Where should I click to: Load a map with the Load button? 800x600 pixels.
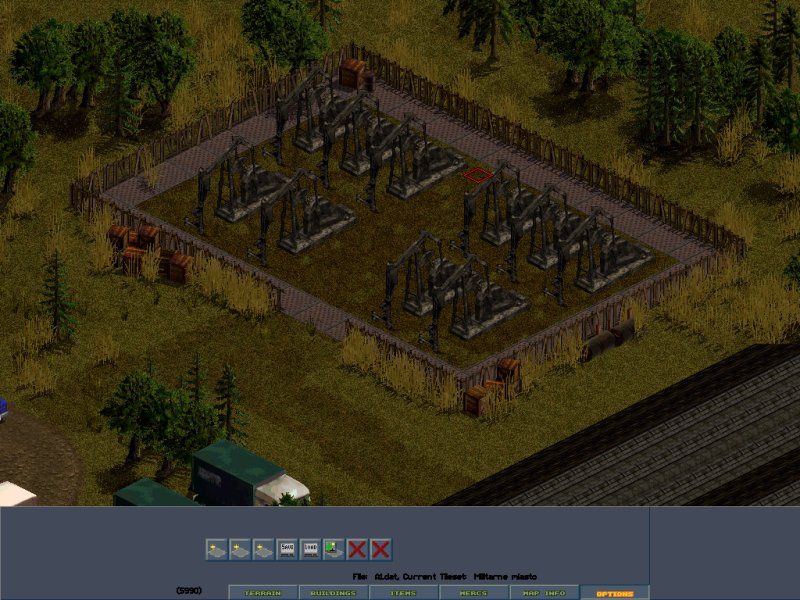point(310,549)
